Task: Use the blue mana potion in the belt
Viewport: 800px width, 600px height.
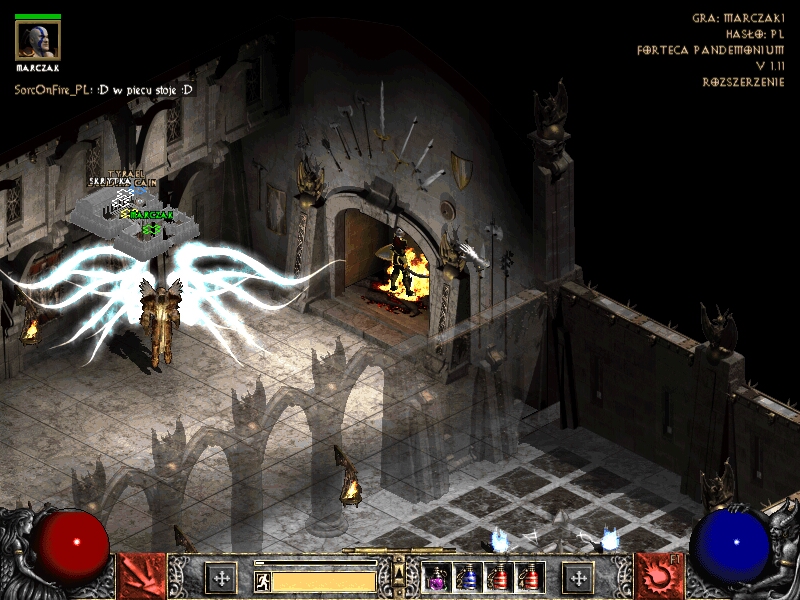Action: pos(468,577)
